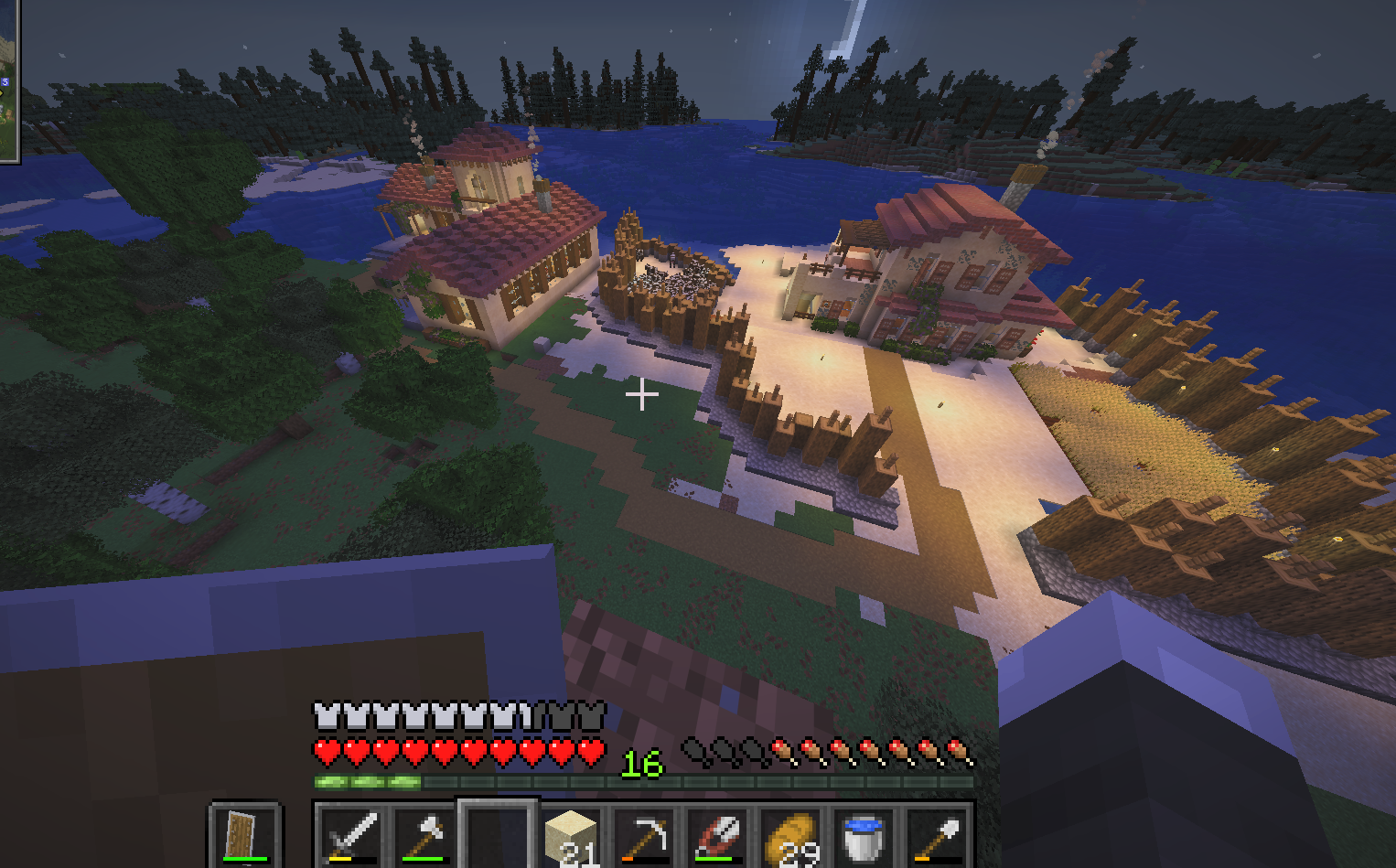Screen dimensions: 1396x868
Task: Click the minimap at the screen corner
Action: [8, 80]
